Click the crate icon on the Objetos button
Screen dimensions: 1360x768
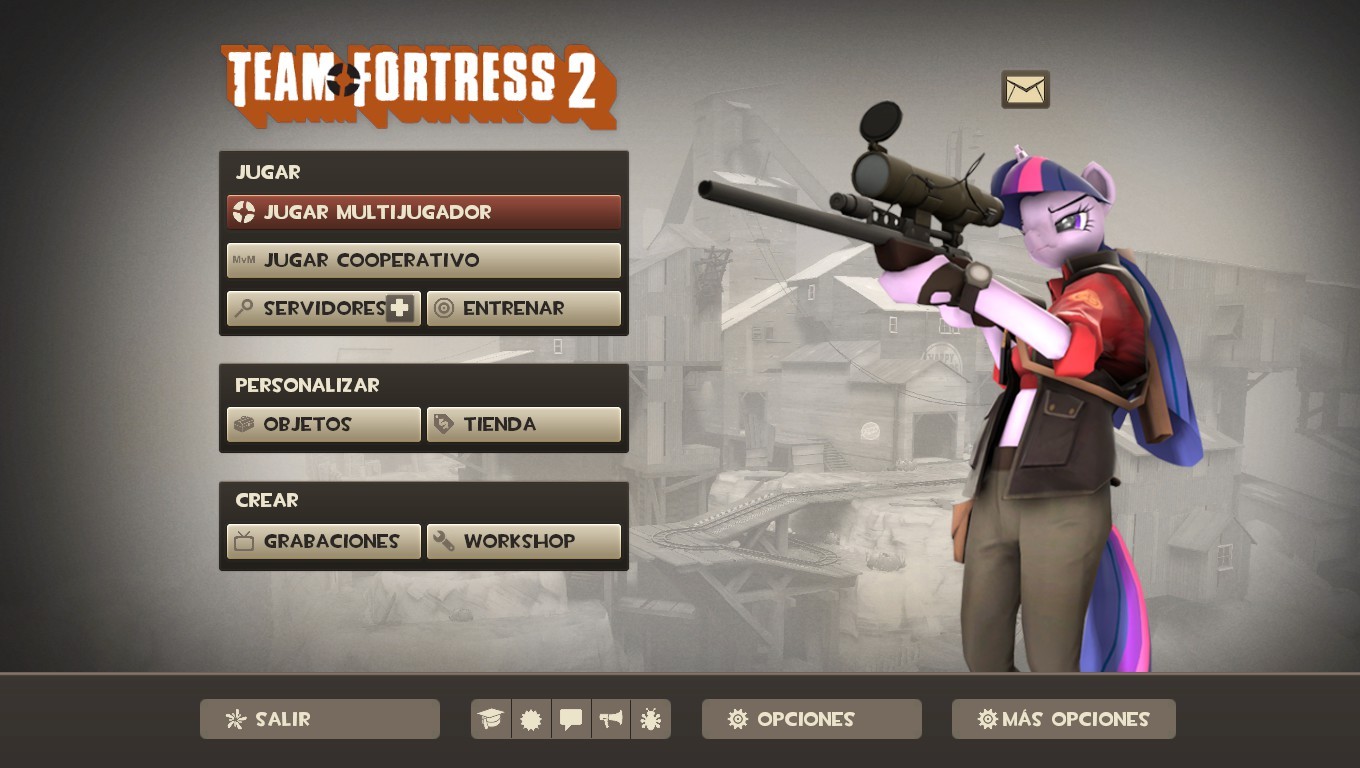[x=245, y=424]
